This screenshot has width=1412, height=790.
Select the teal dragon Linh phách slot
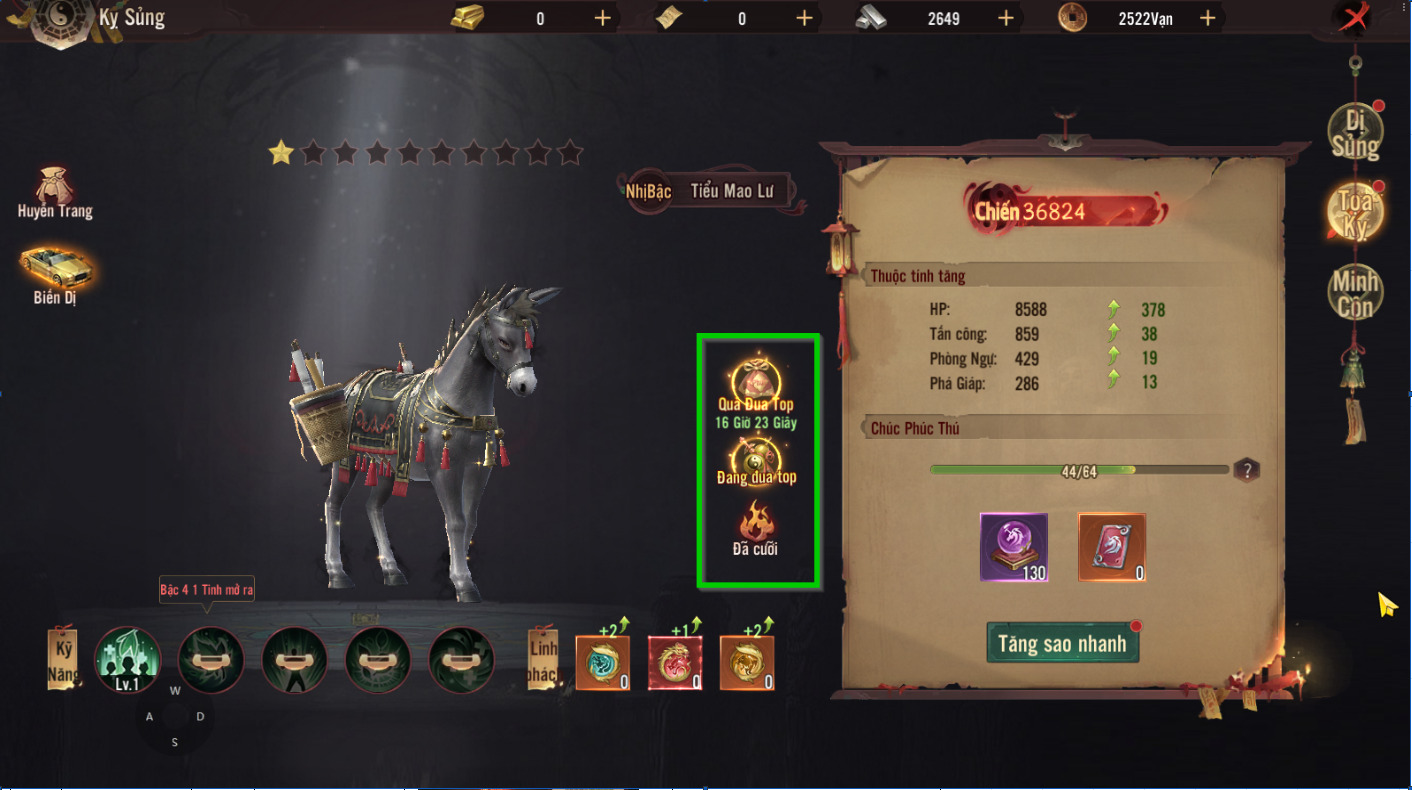(603, 663)
